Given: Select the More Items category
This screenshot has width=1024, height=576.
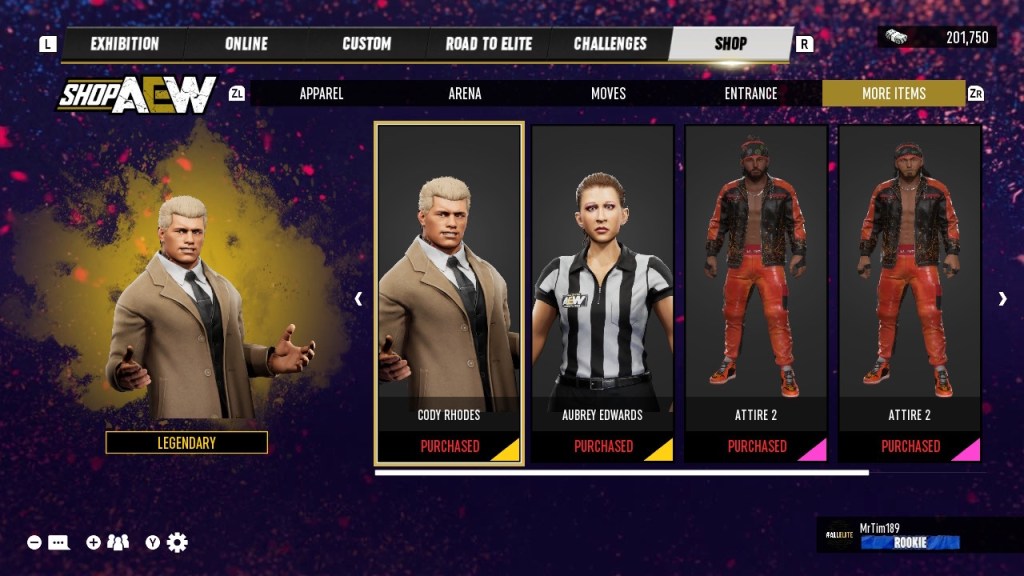Looking at the screenshot, I should click(894, 93).
